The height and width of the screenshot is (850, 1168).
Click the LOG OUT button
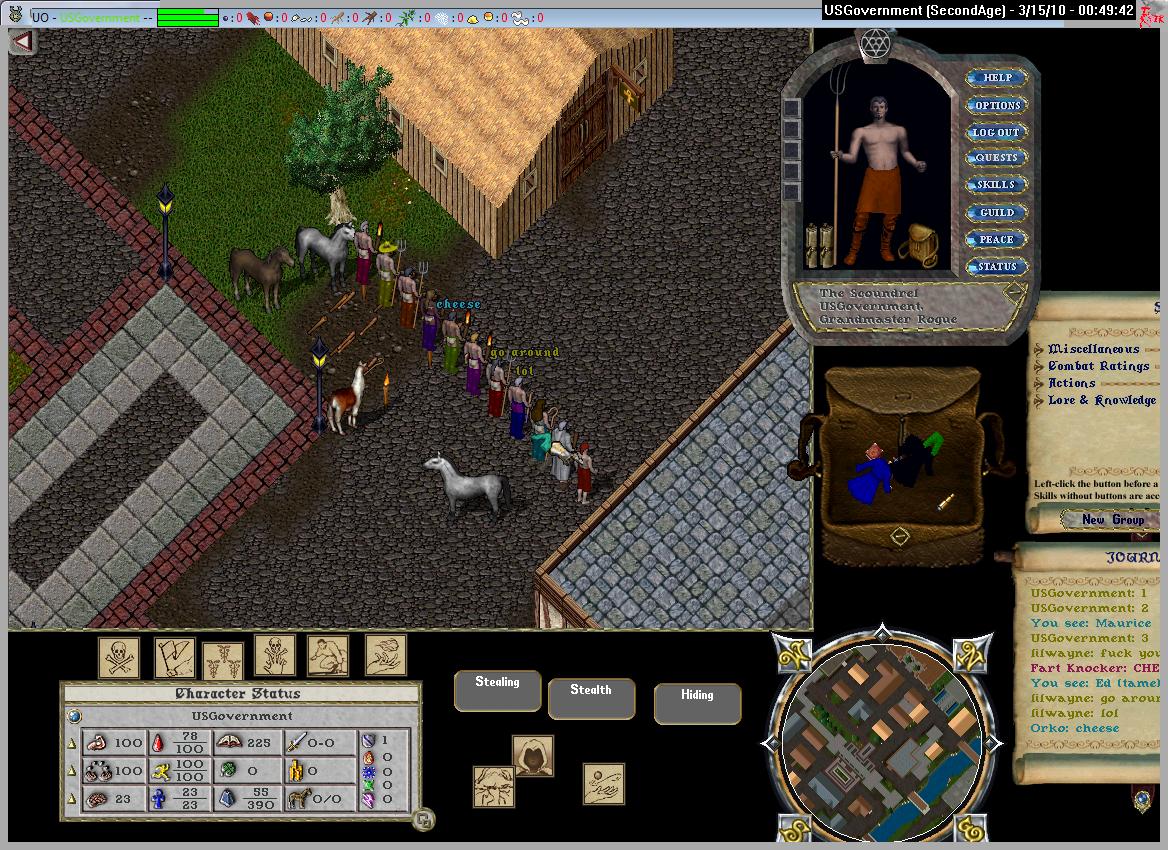tap(996, 132)
